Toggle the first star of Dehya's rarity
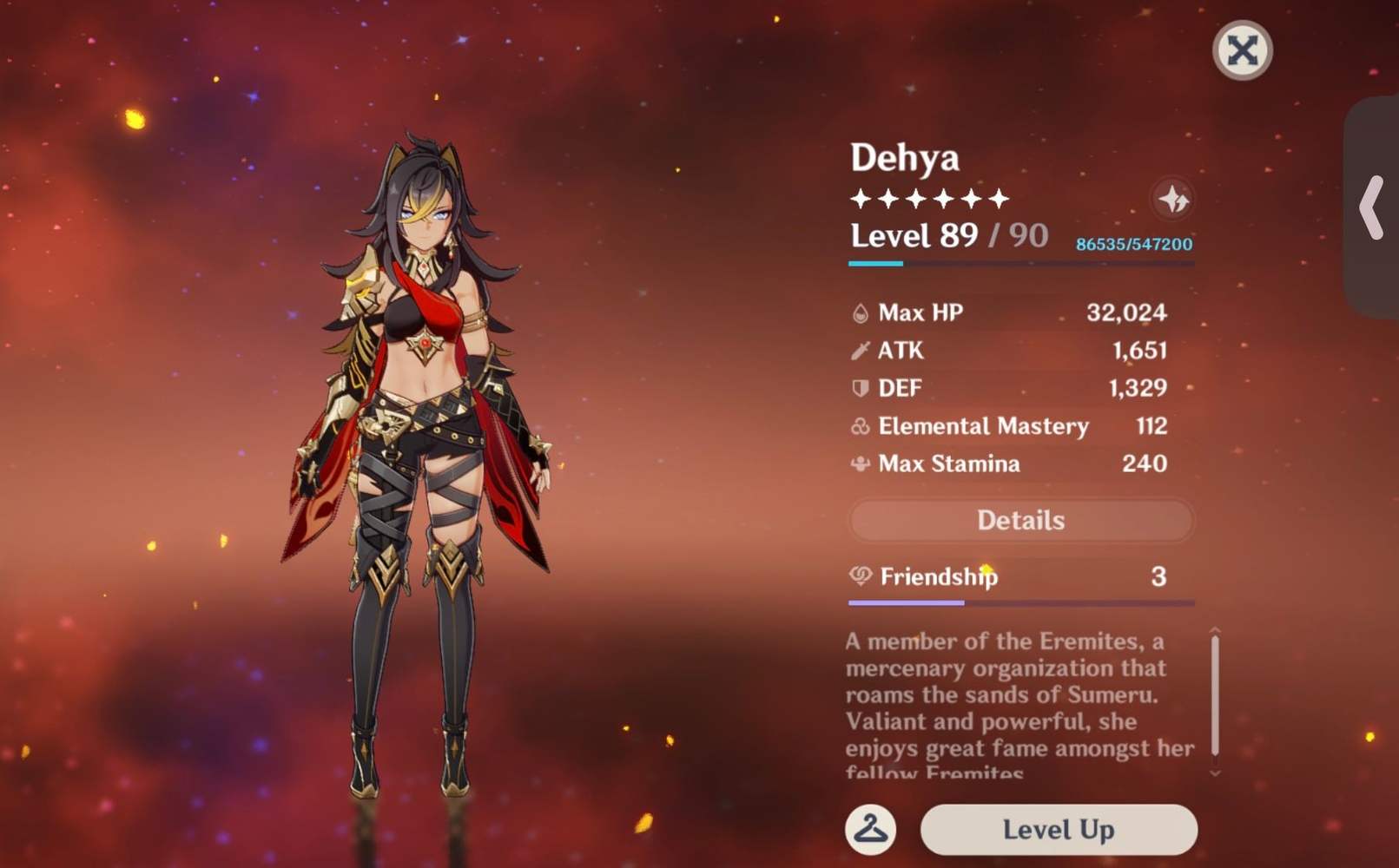 (861, 199)
